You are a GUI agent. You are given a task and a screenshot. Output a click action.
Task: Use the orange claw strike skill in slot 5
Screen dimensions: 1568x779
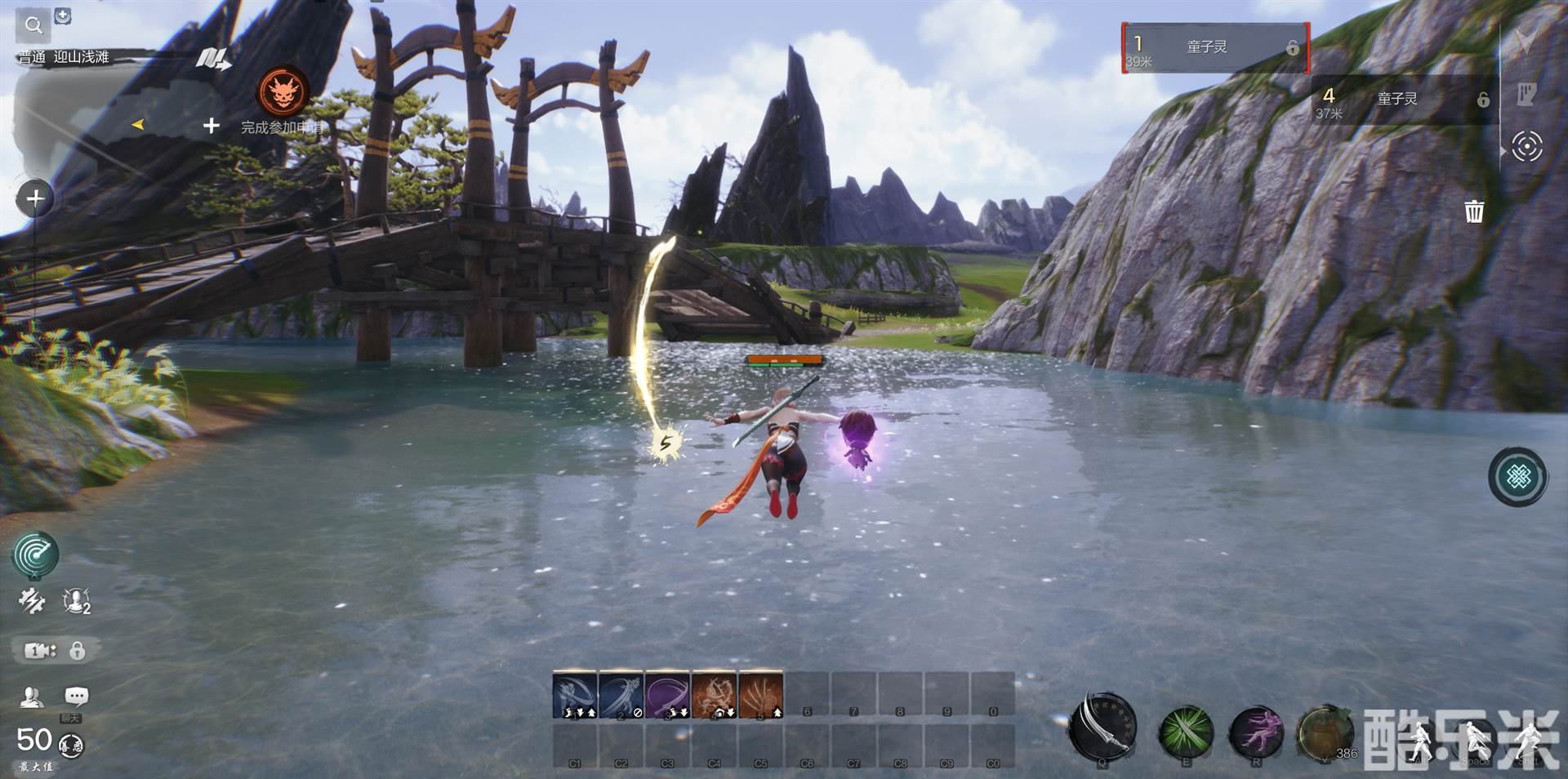click(x=760, y=695)
